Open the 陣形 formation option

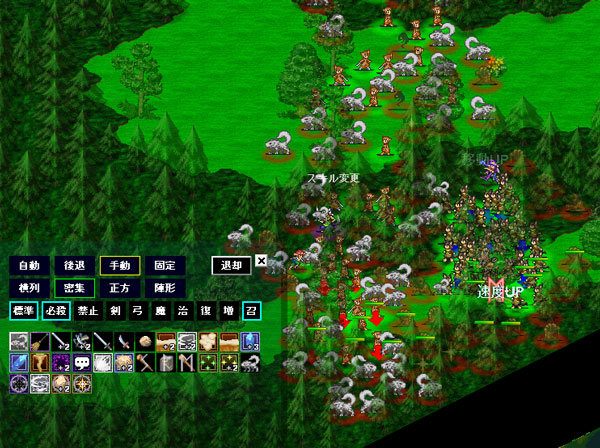coord(164,288)
